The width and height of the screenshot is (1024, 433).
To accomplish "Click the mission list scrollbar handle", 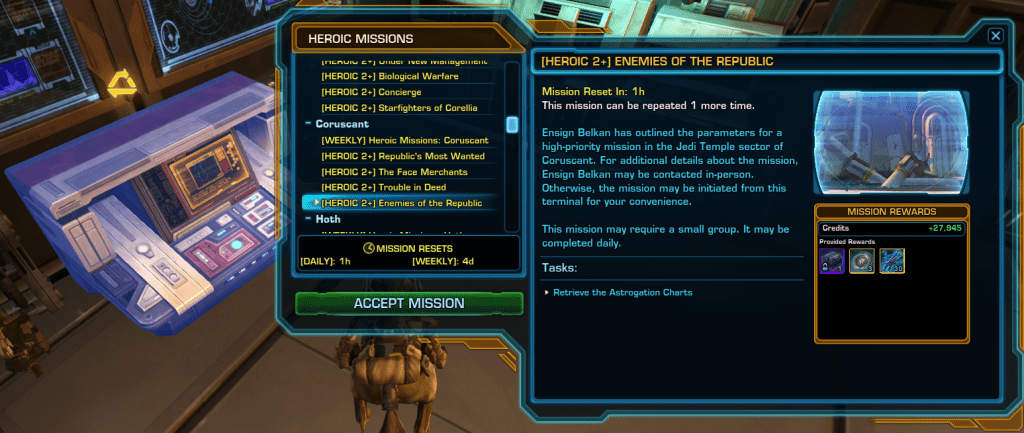I will [x=512, y=125].
